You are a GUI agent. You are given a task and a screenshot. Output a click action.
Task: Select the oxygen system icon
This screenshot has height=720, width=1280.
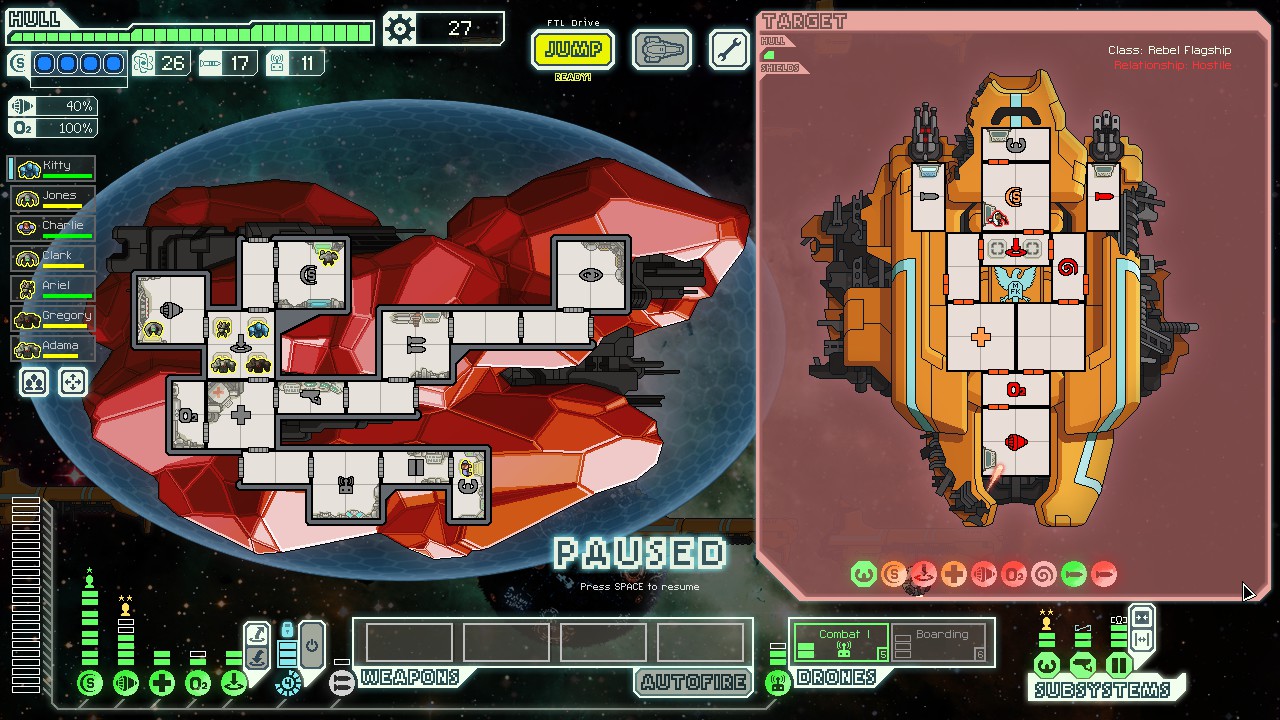click(198, 684)
